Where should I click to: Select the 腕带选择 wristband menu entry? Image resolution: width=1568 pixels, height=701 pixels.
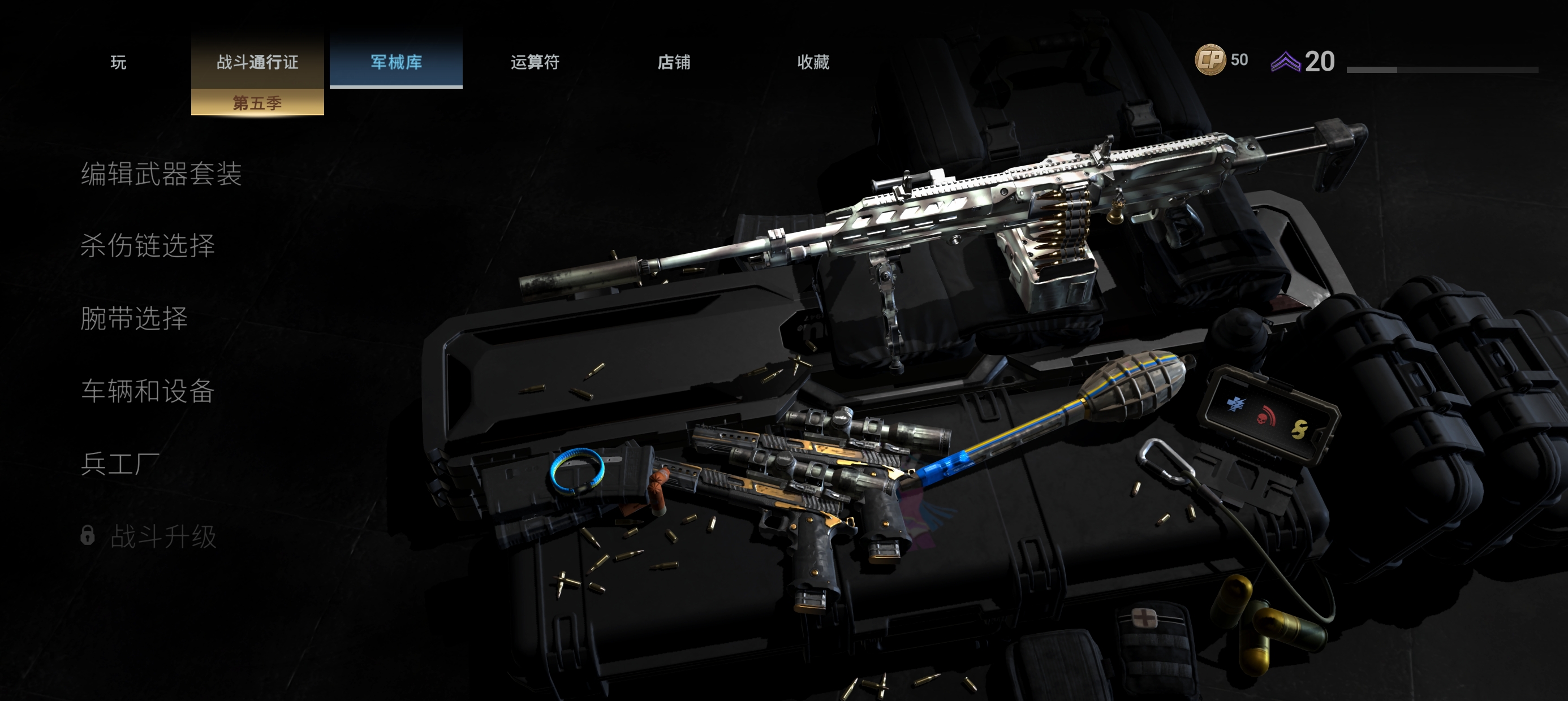(x=134, y=318)
